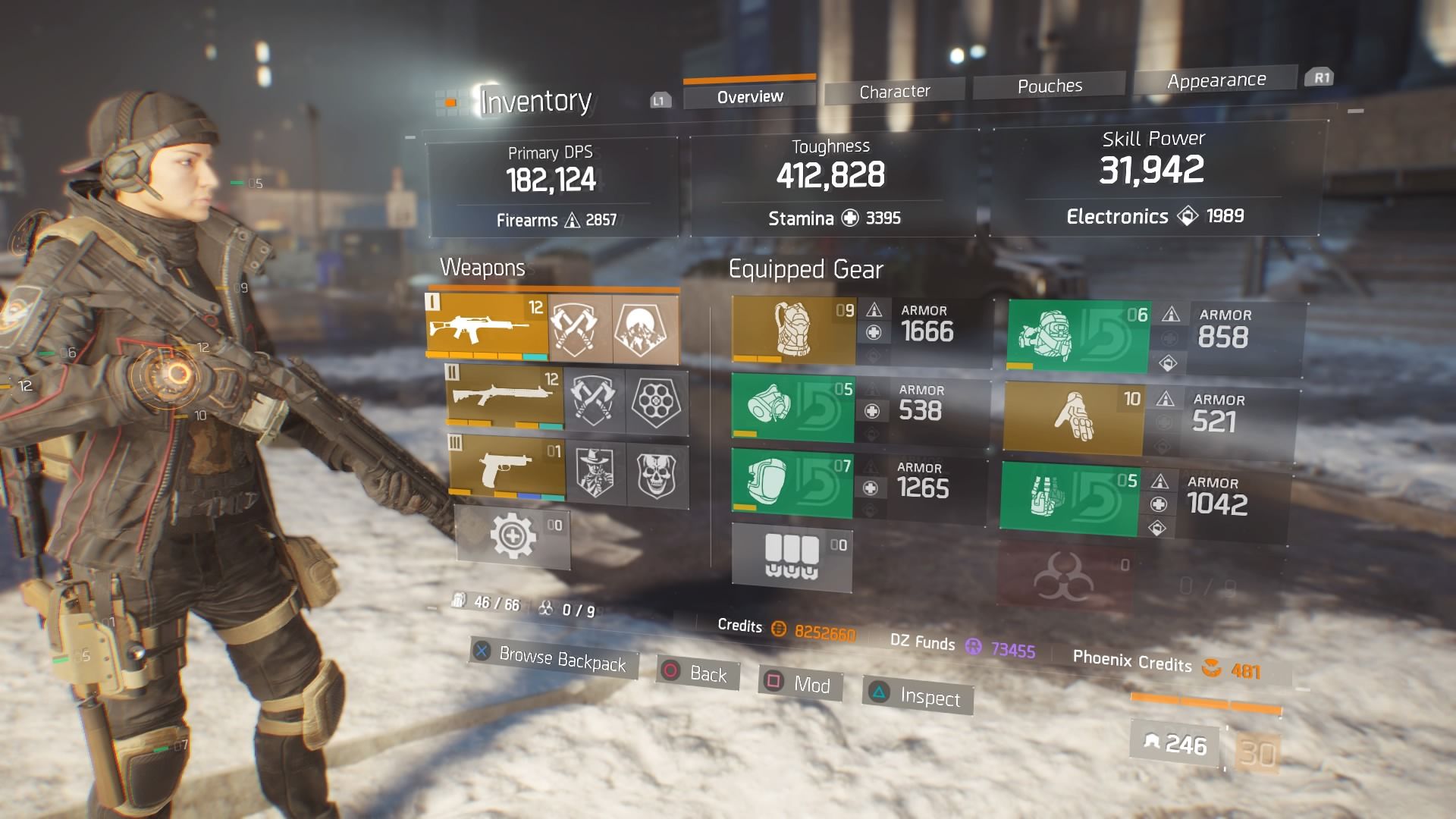Select the knee pads gear slot
This screenshot has height=819, width=1456.
click(791, 482)
